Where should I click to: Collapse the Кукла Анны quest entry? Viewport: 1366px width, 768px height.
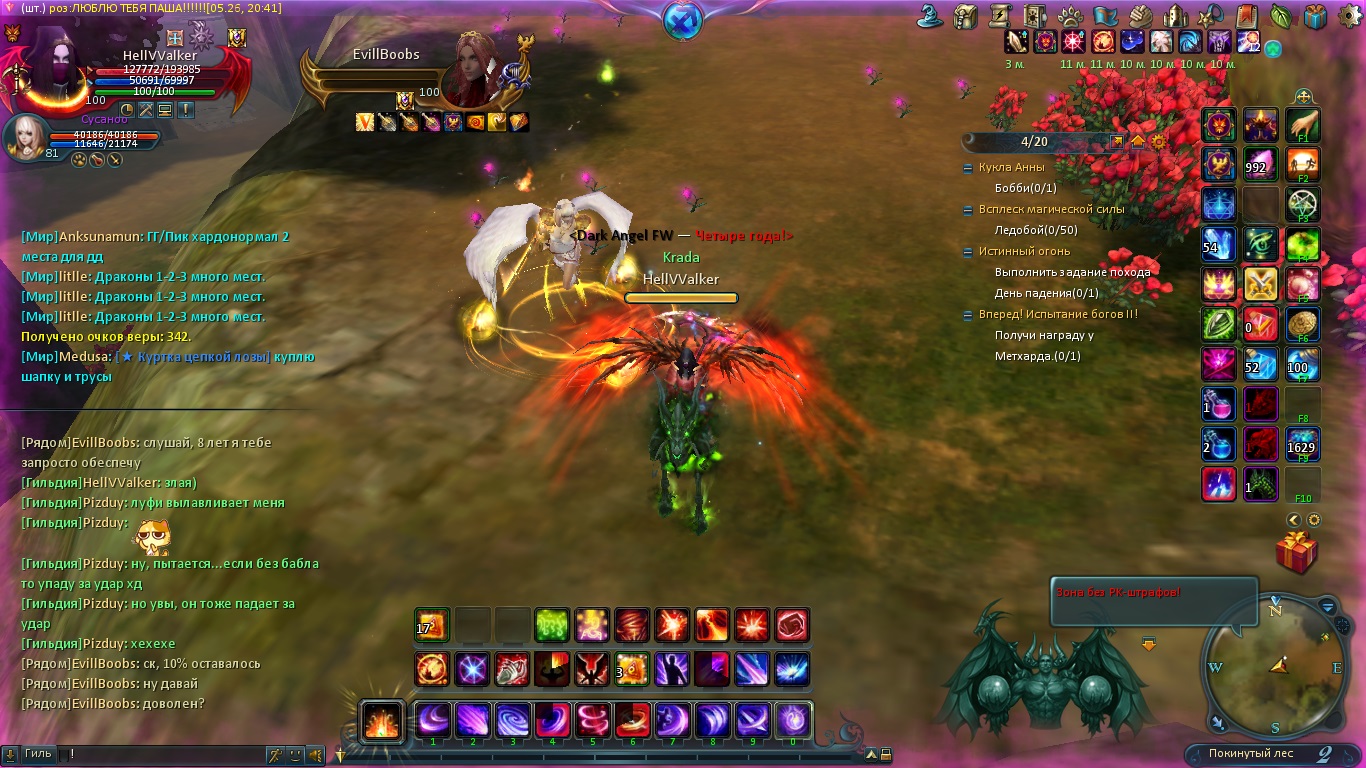point(967,168)
